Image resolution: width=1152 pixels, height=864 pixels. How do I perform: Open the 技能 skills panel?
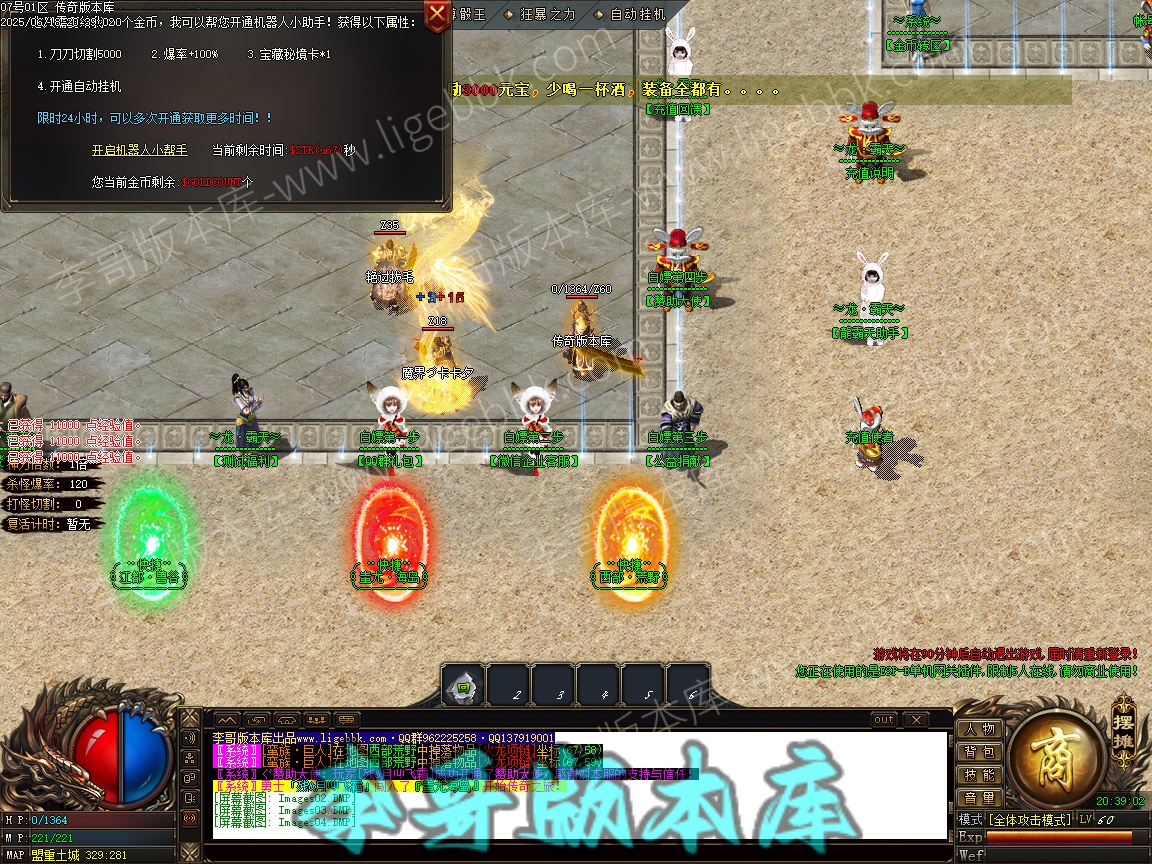click(x=979, y=775)
